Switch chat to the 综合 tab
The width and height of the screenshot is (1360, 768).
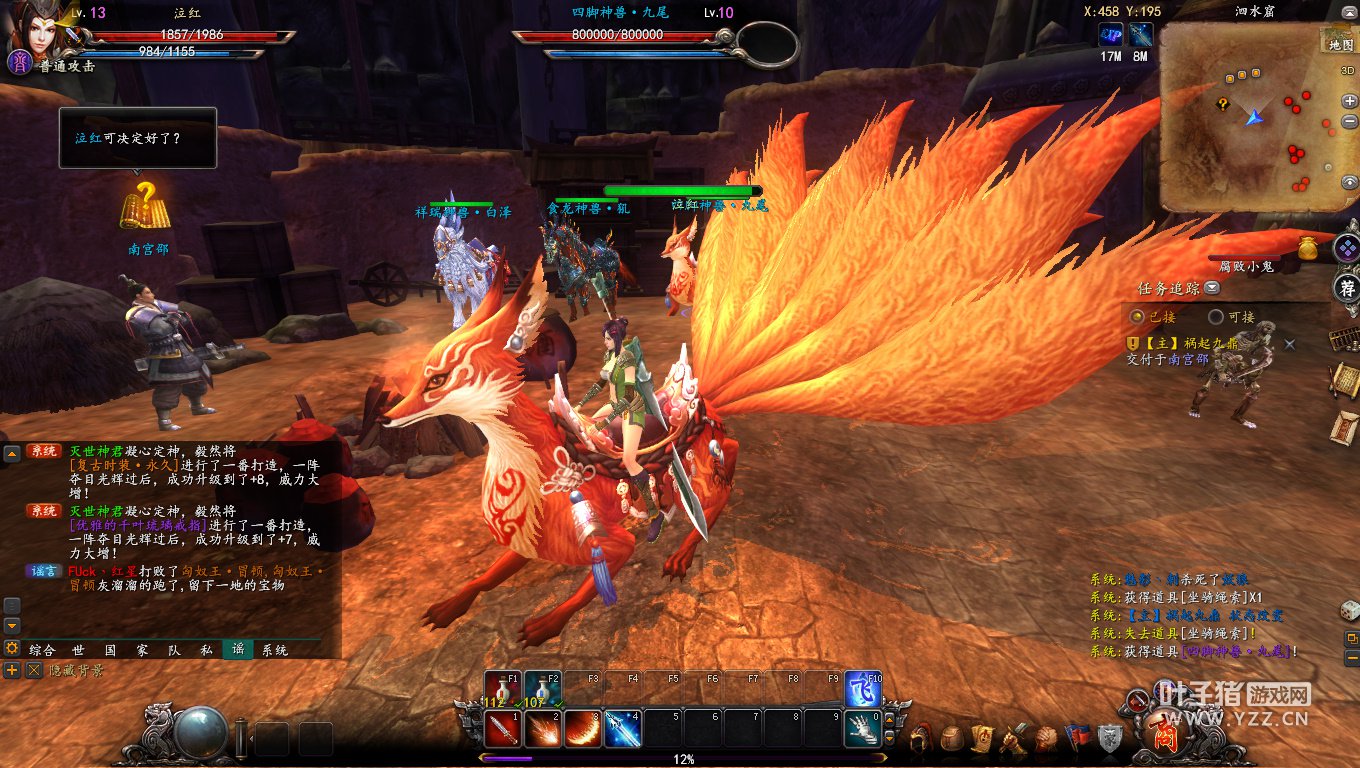pyautogui.click(x=42, y=649)
